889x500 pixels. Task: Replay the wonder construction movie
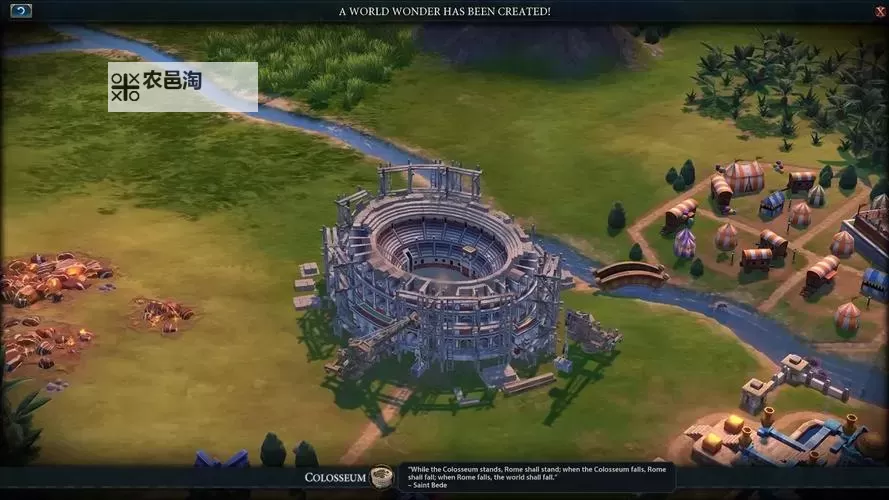21,11
